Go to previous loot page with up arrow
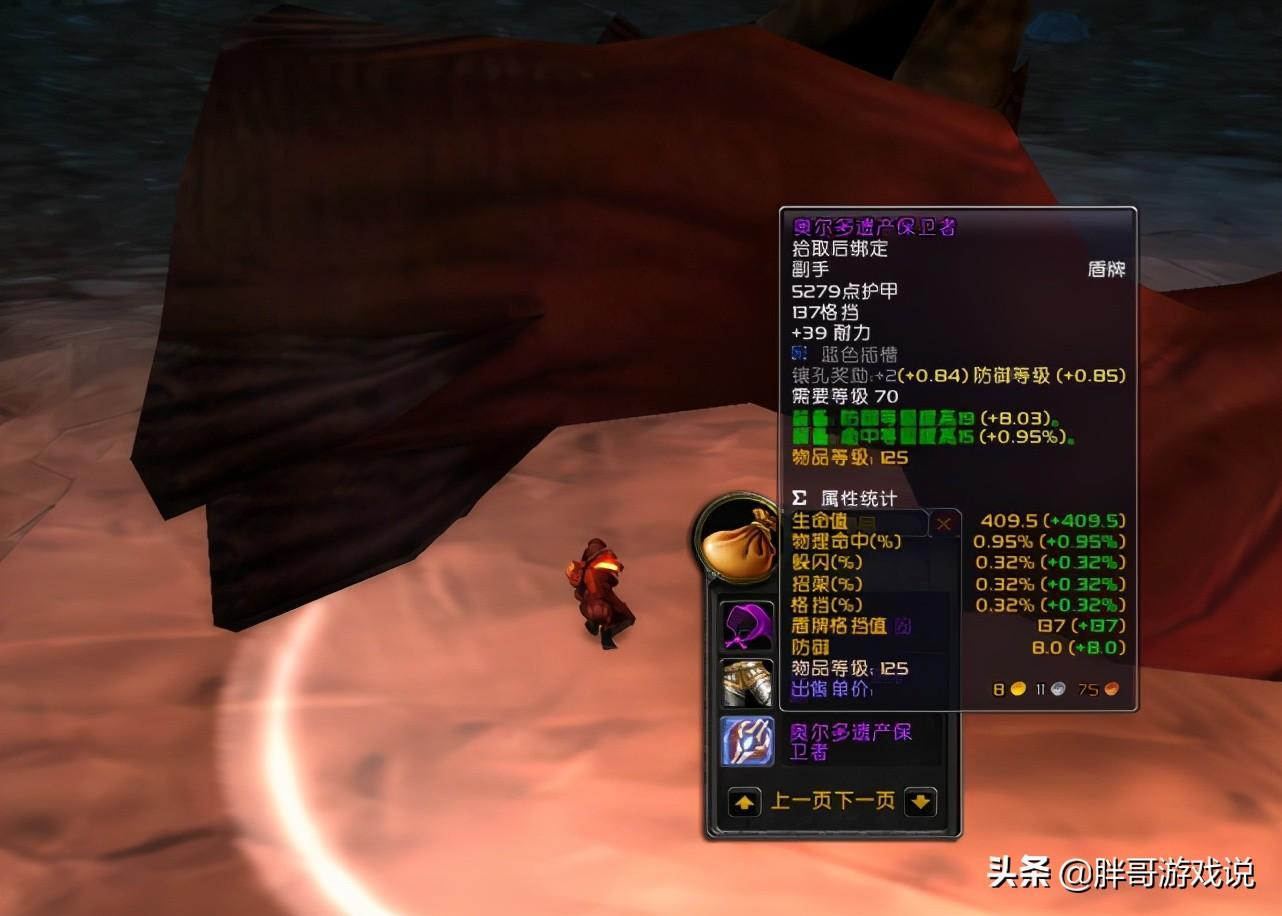Screen dimensions: 1282x916 (x=744, y=802)
